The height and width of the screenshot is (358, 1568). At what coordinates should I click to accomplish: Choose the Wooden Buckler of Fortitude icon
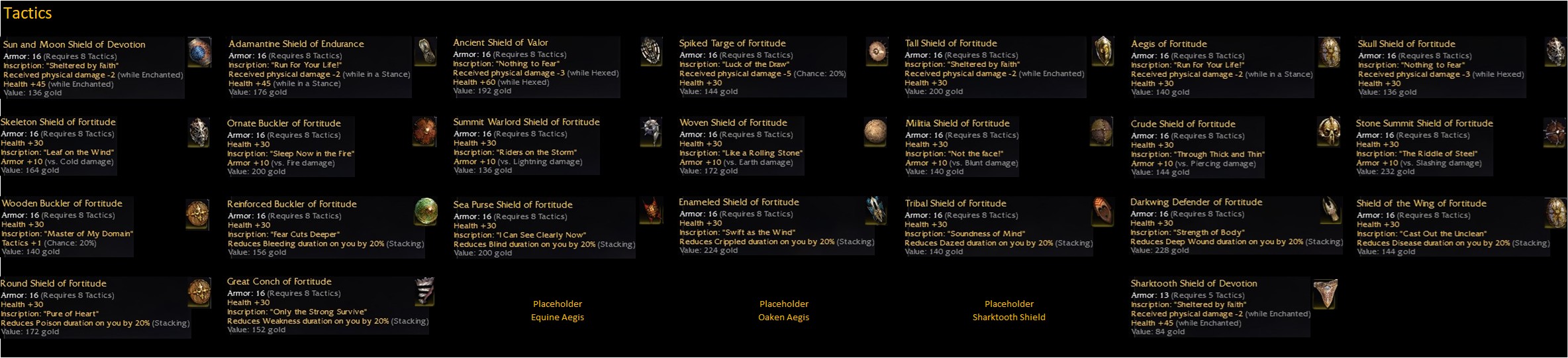(198, 213)
